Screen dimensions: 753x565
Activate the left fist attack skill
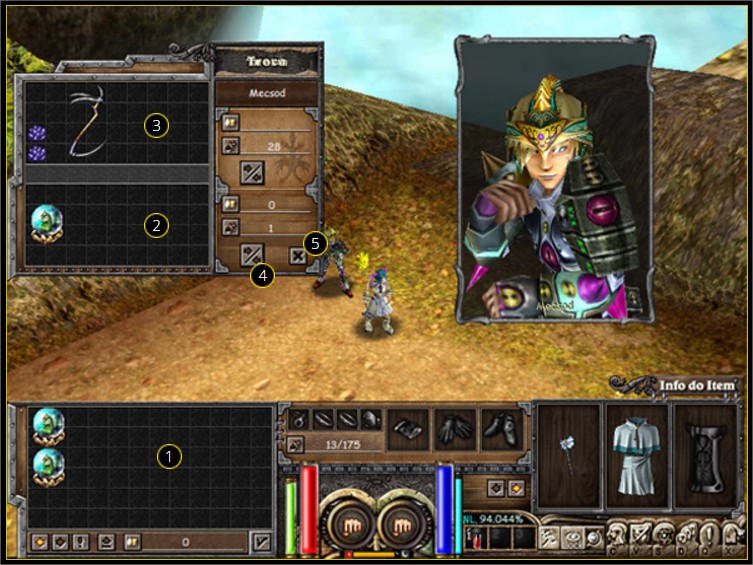coord(351,524)
